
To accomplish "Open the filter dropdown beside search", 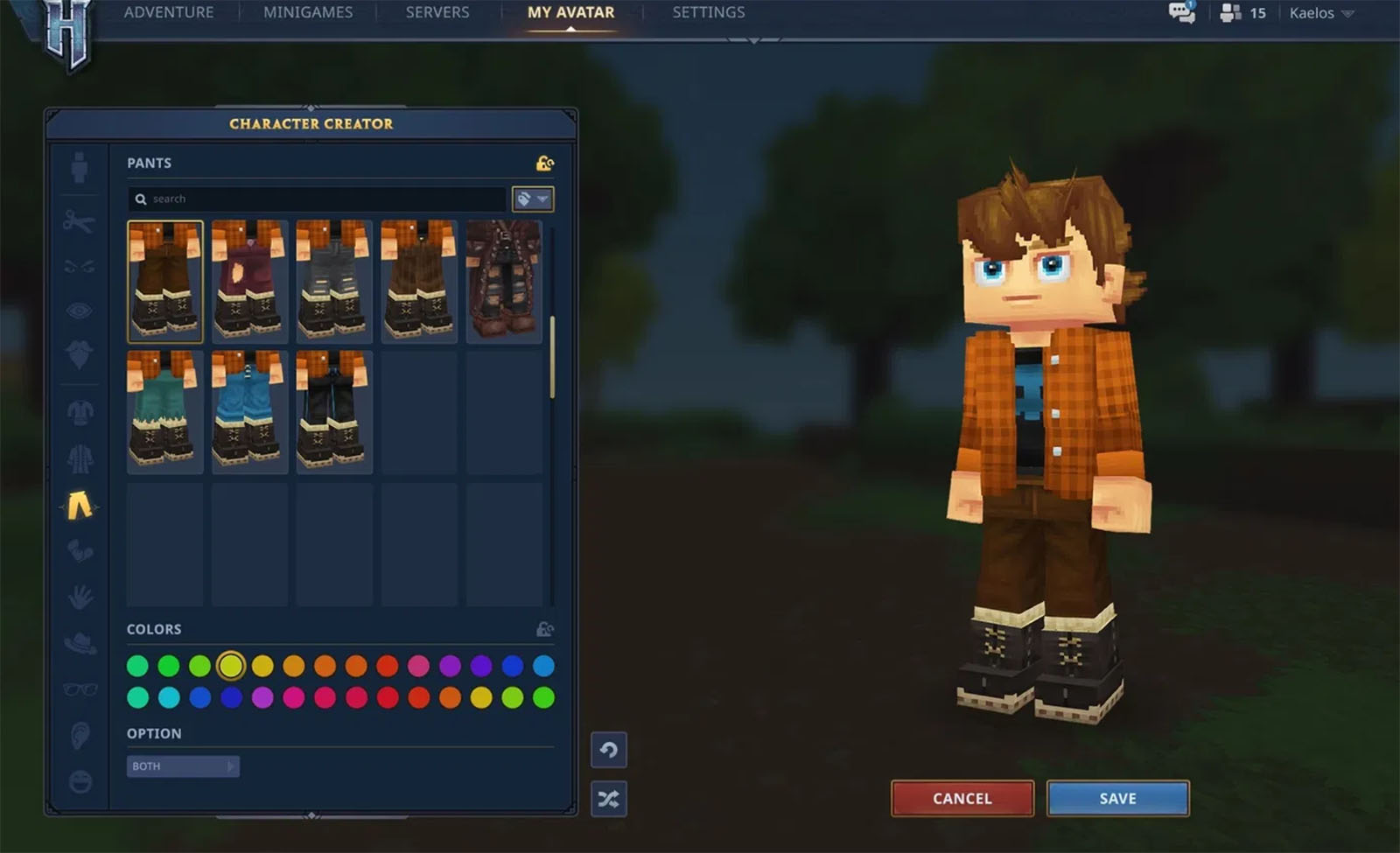I will click(532, 199).
